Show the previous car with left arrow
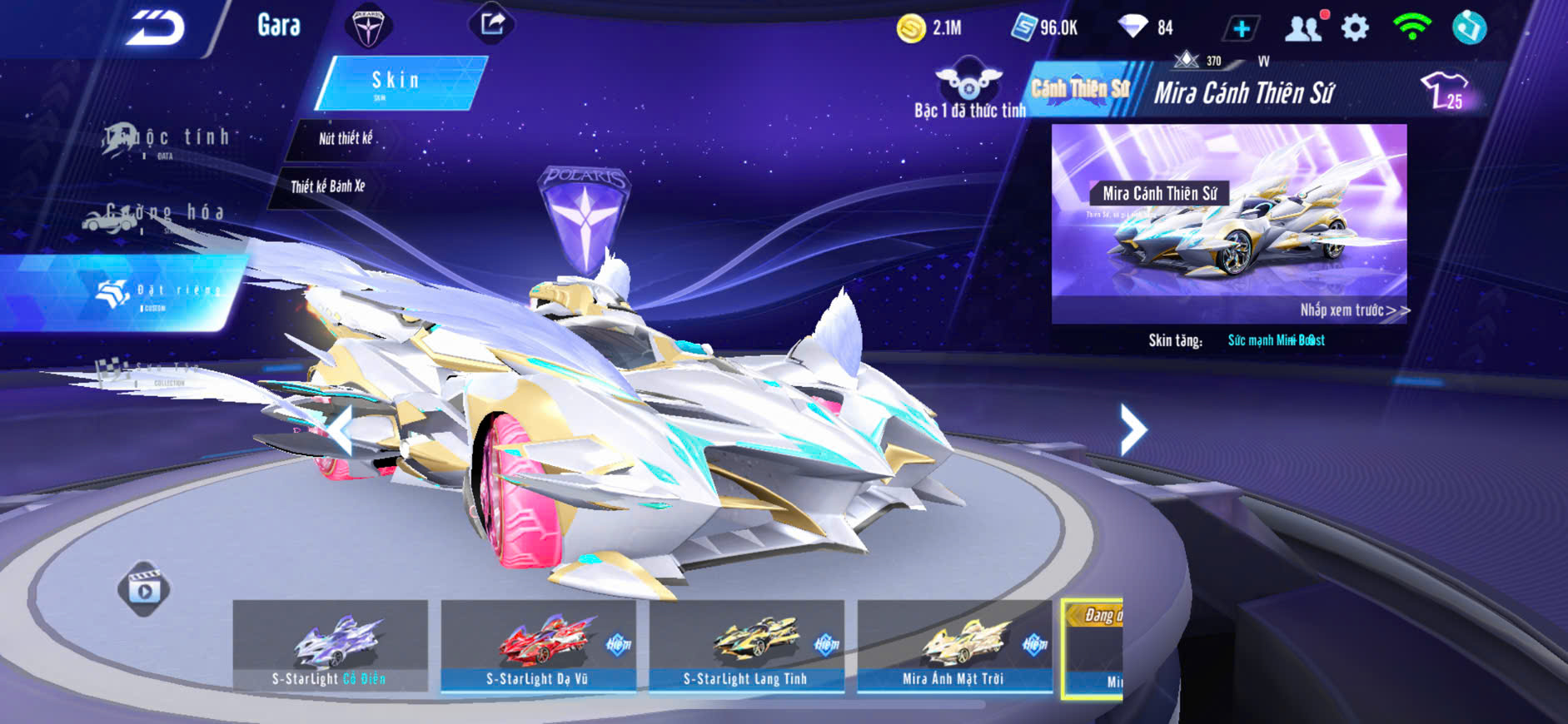 click(x=340, y=429)
